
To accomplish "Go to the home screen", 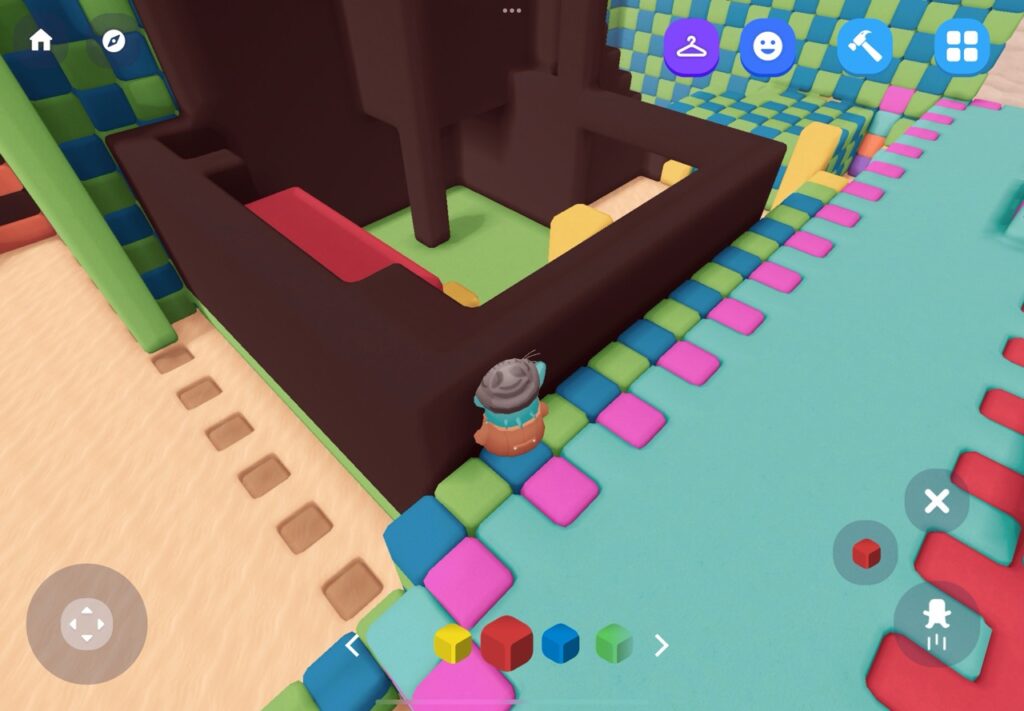I will pos(41,41).
